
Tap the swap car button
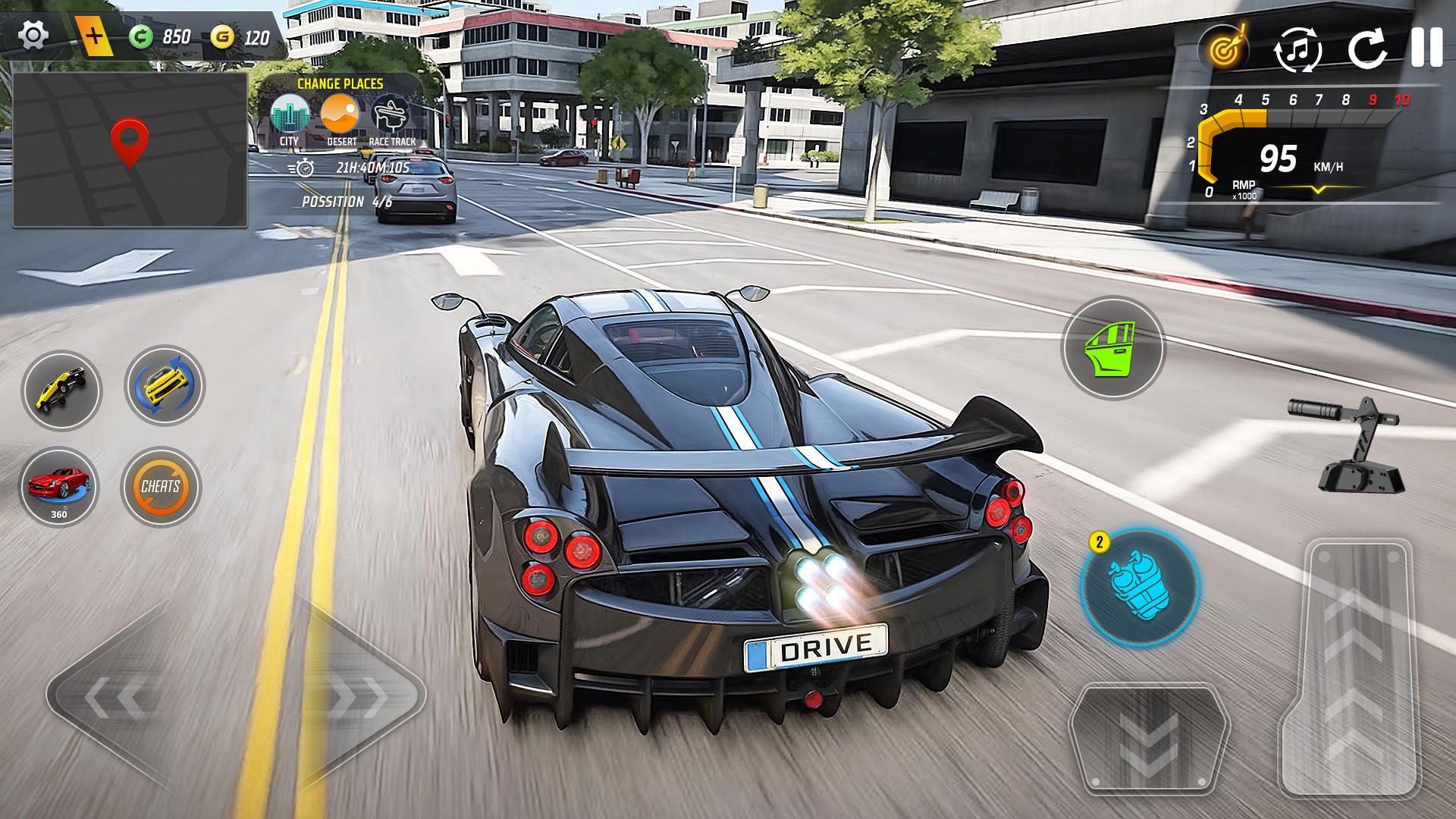click(165, 385)
